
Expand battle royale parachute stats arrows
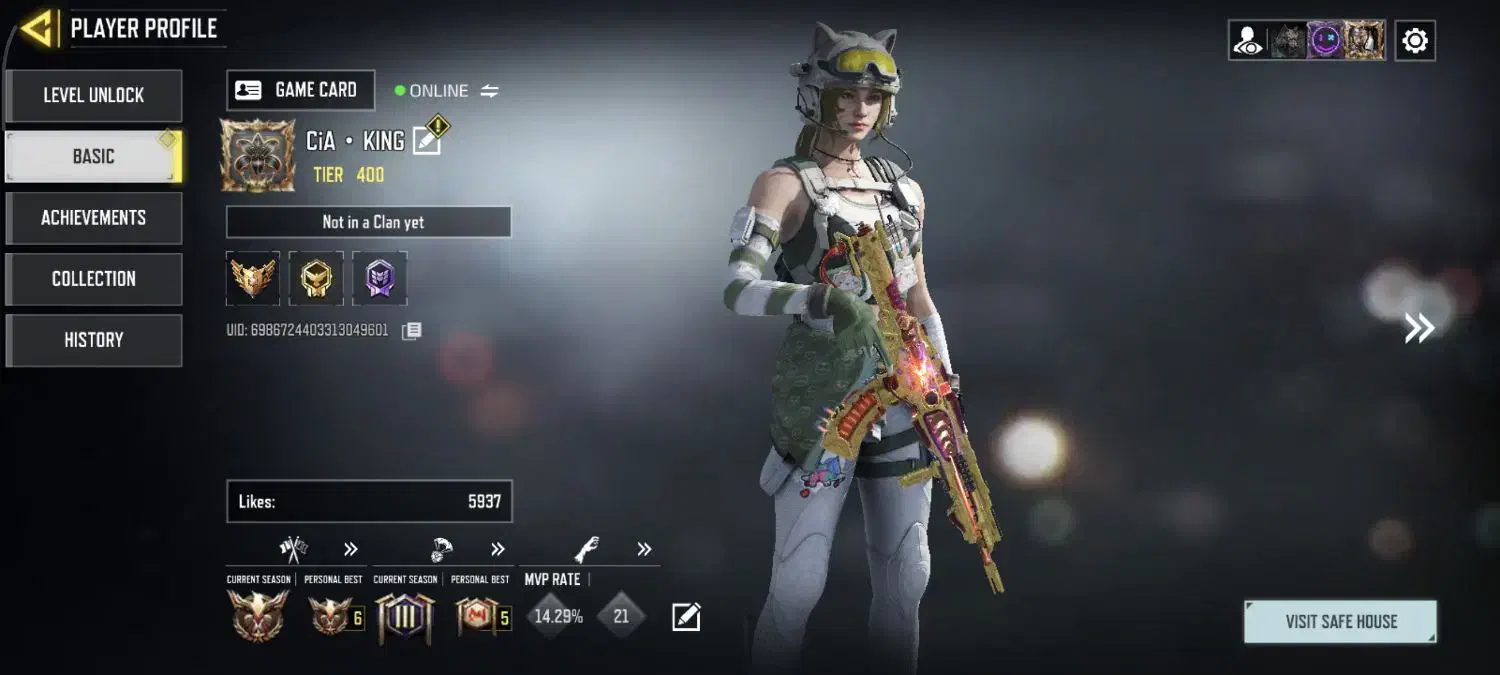498,549
